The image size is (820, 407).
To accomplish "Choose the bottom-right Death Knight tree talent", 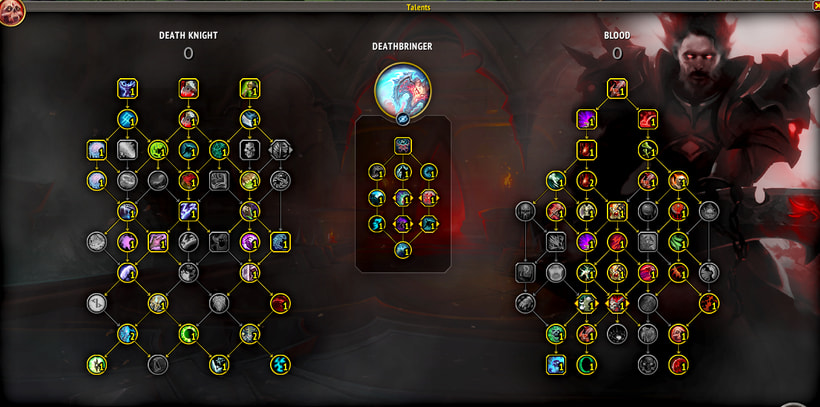I will pos(279,364).
